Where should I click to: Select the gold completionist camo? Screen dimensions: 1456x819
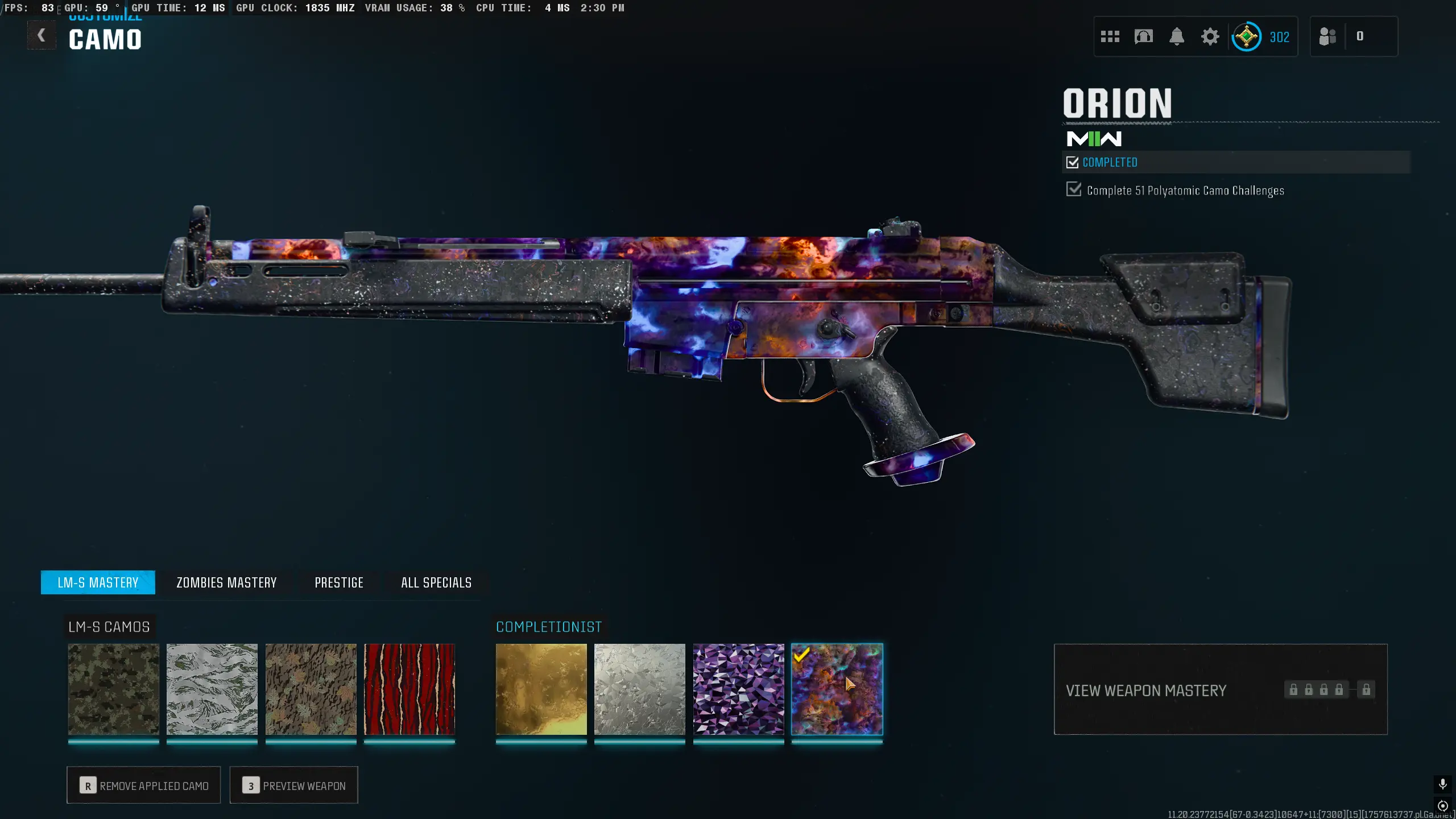(541, 689)
